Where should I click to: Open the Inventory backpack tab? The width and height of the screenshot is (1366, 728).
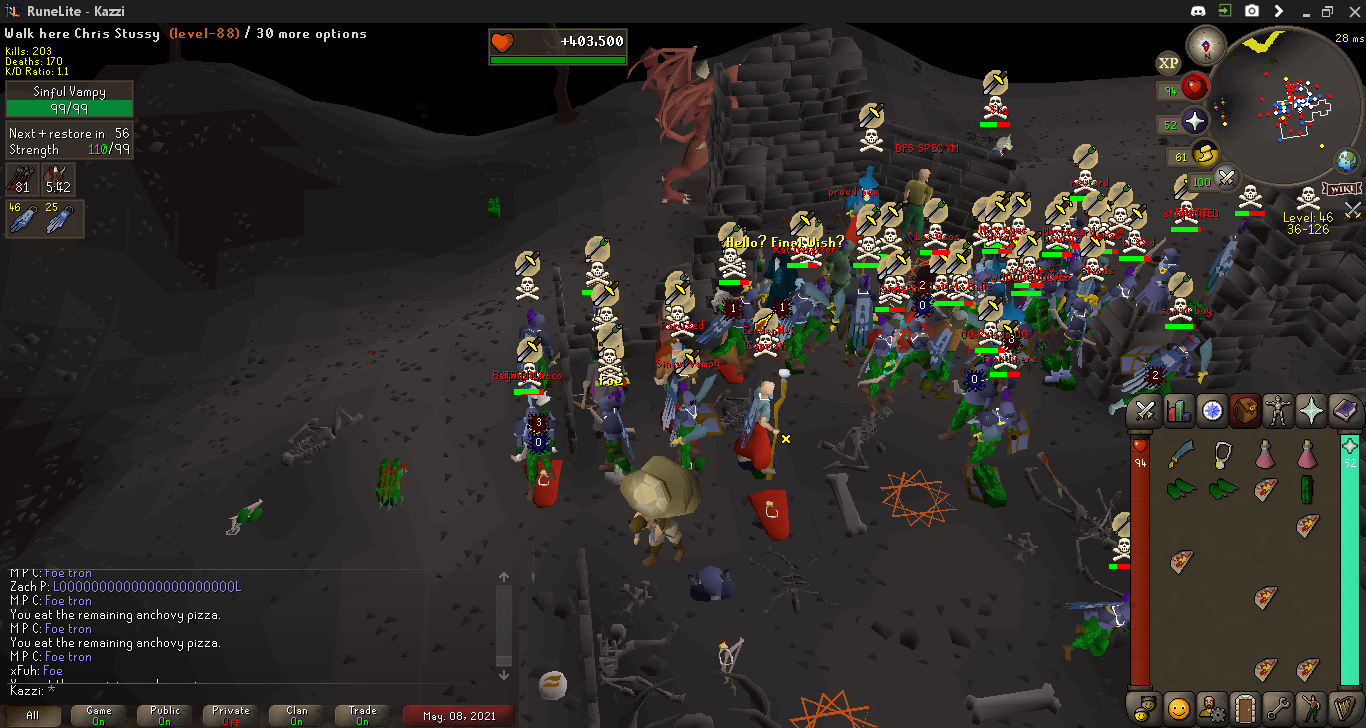(x=1245, y=410)
